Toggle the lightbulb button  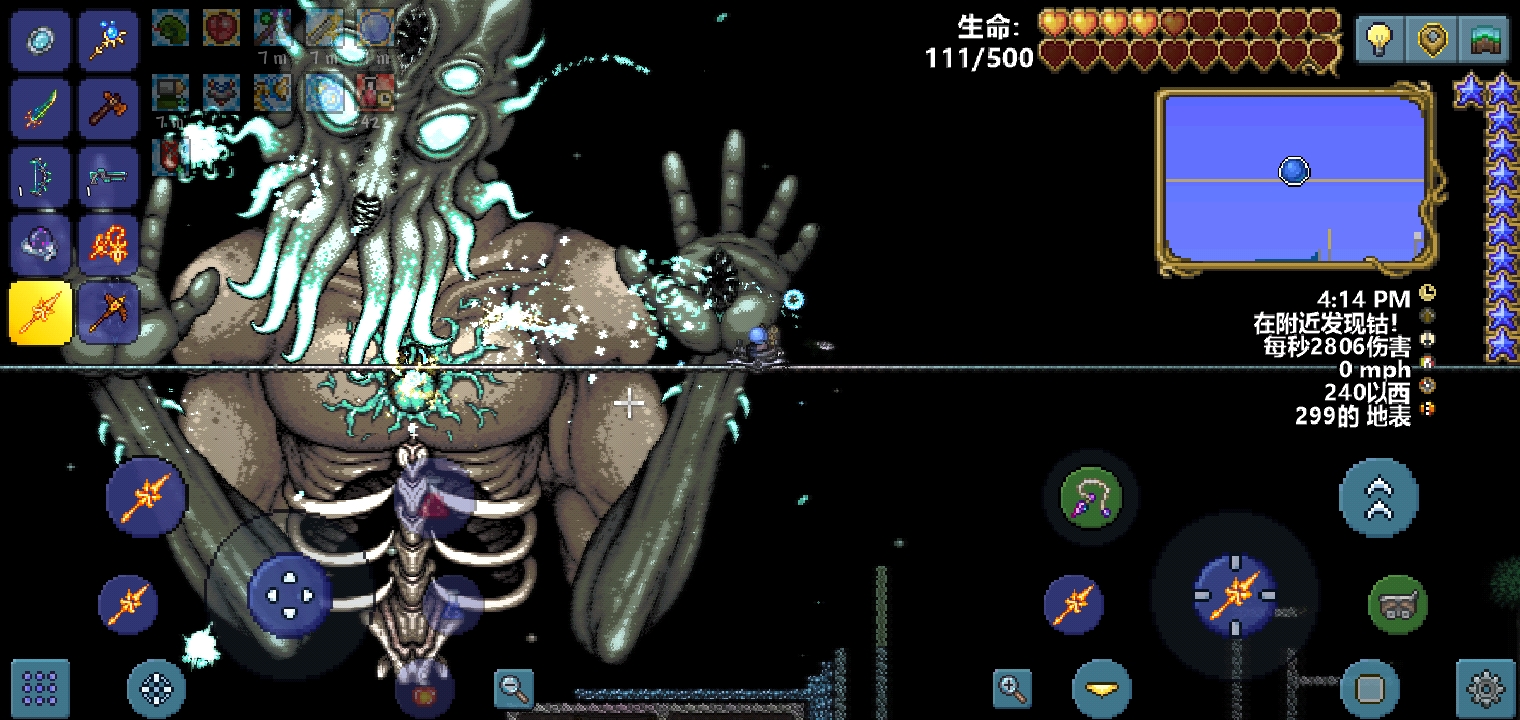pyautogui.click(x=1381, y=41)
